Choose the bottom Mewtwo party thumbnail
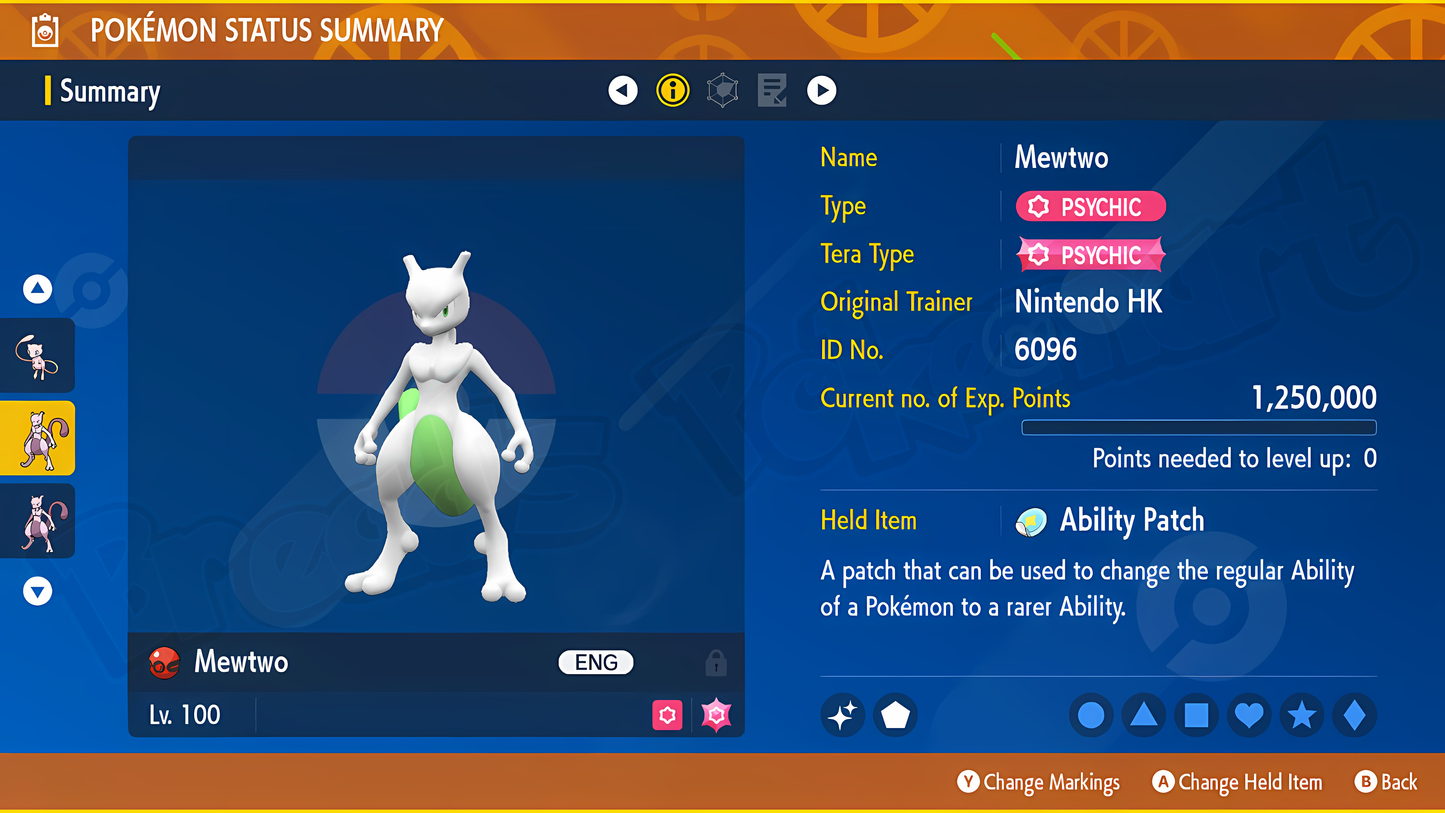The image size is (1445, 813). tap(38, 520)
